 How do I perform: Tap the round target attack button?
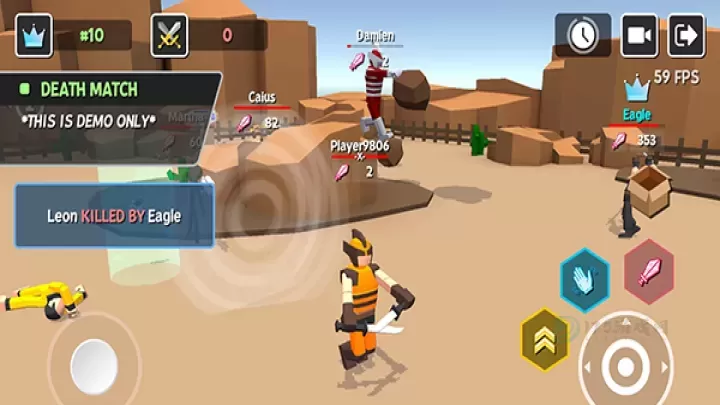point(626,365)
